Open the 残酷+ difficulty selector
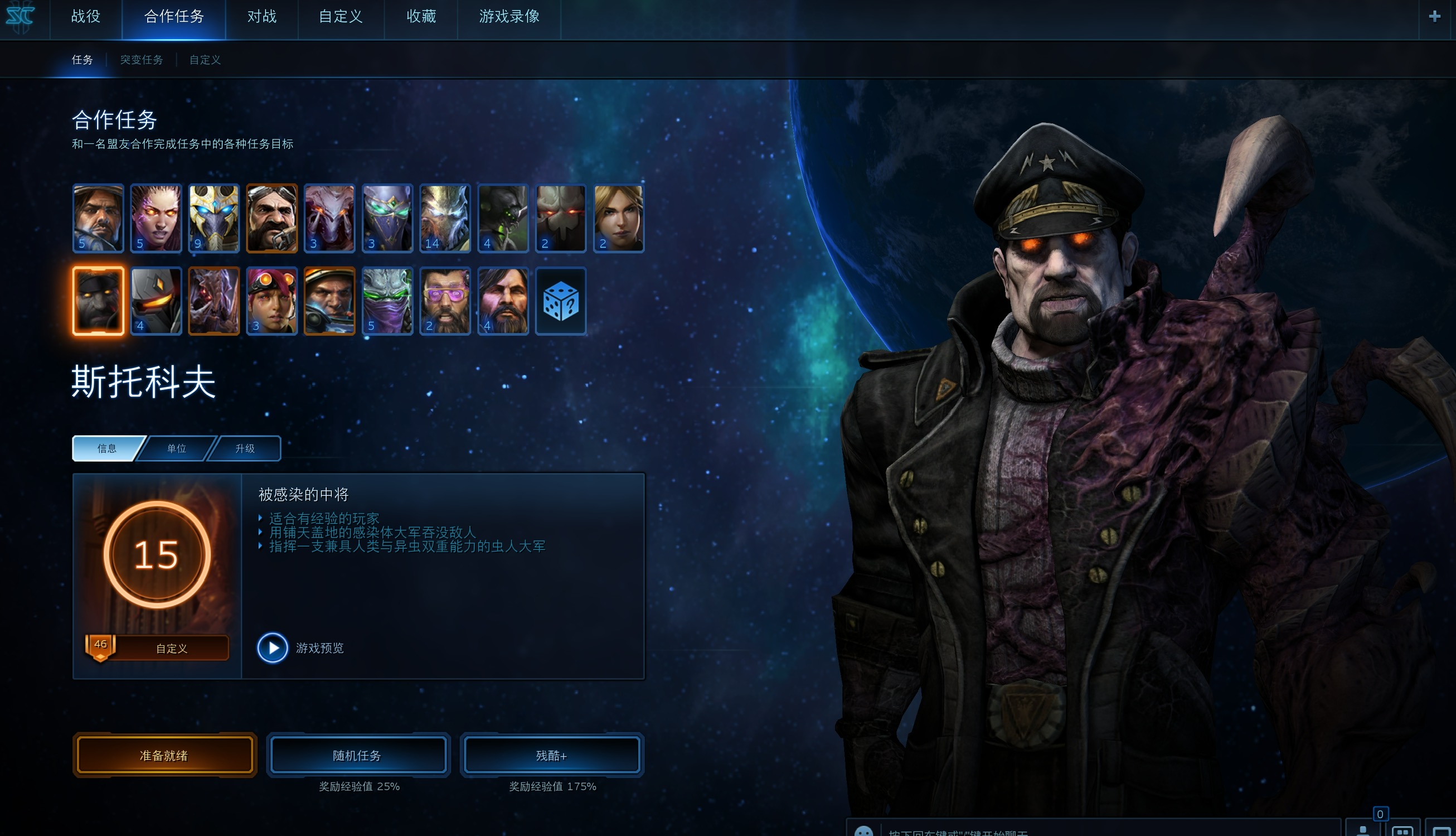Viewport: 1456px width, 836px height. click(x=551, y=755)
